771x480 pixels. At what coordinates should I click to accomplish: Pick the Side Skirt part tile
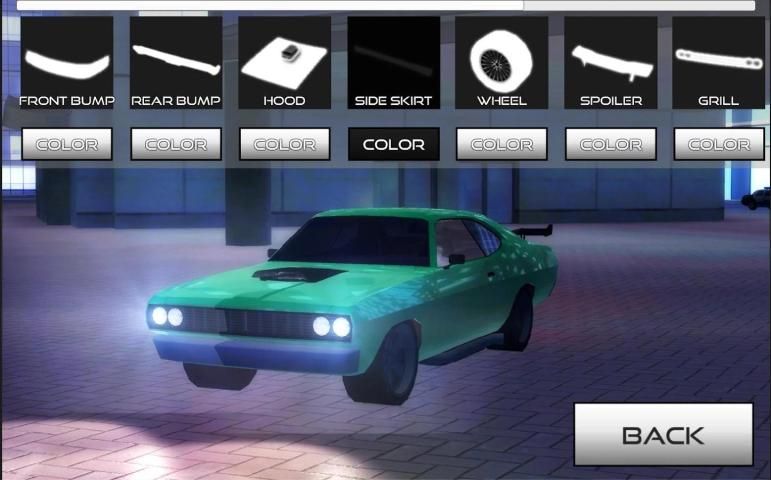[393, 62]
